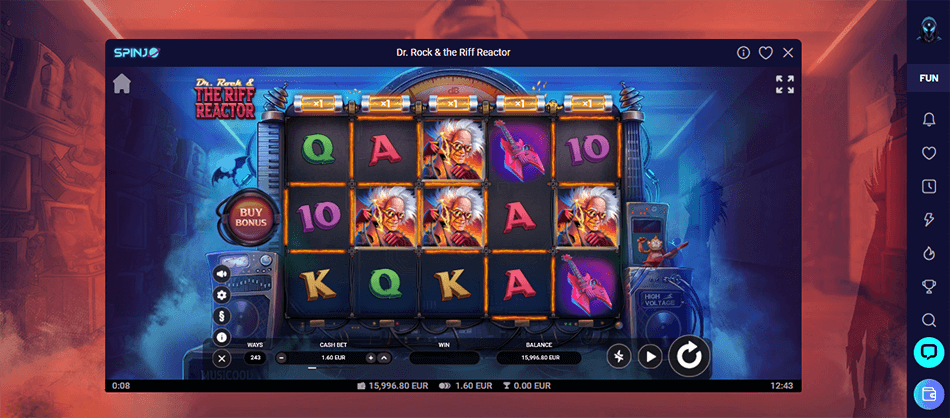Increase cash bet with the plus button
This screenshot has width=950, height=418.
tap(371, 357)
